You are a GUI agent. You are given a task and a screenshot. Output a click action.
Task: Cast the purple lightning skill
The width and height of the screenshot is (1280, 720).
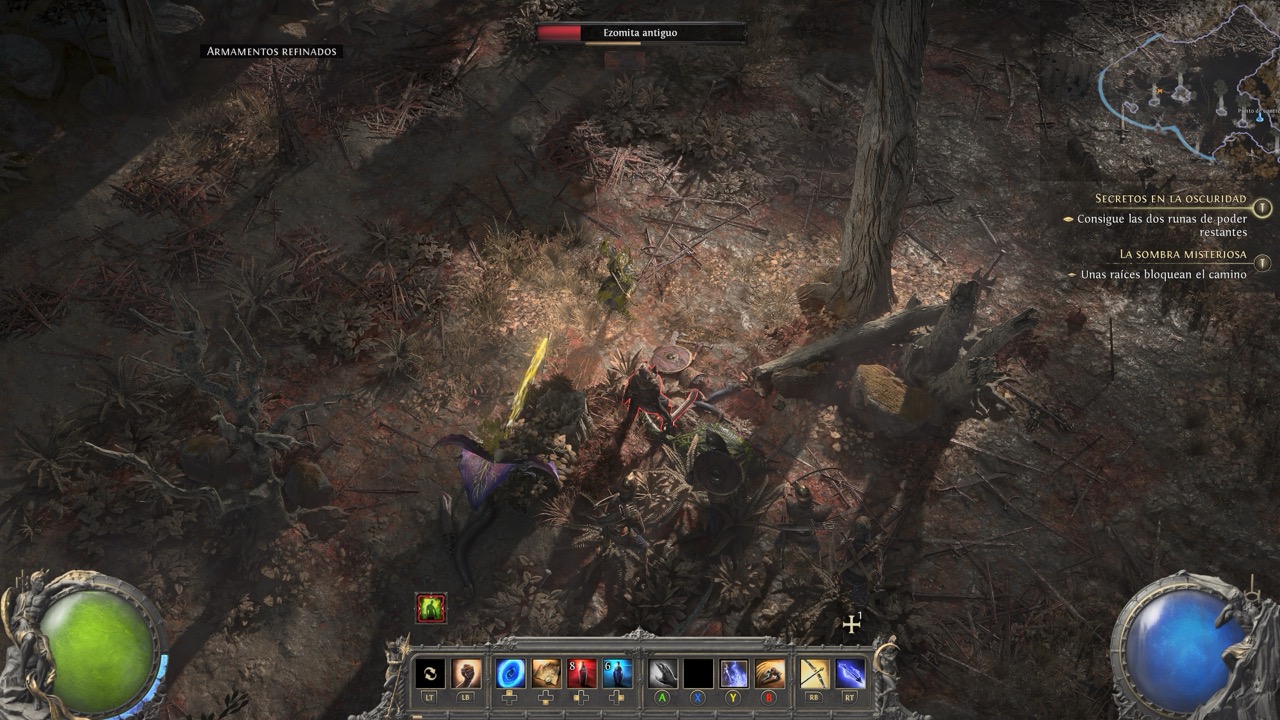(734, 673)
